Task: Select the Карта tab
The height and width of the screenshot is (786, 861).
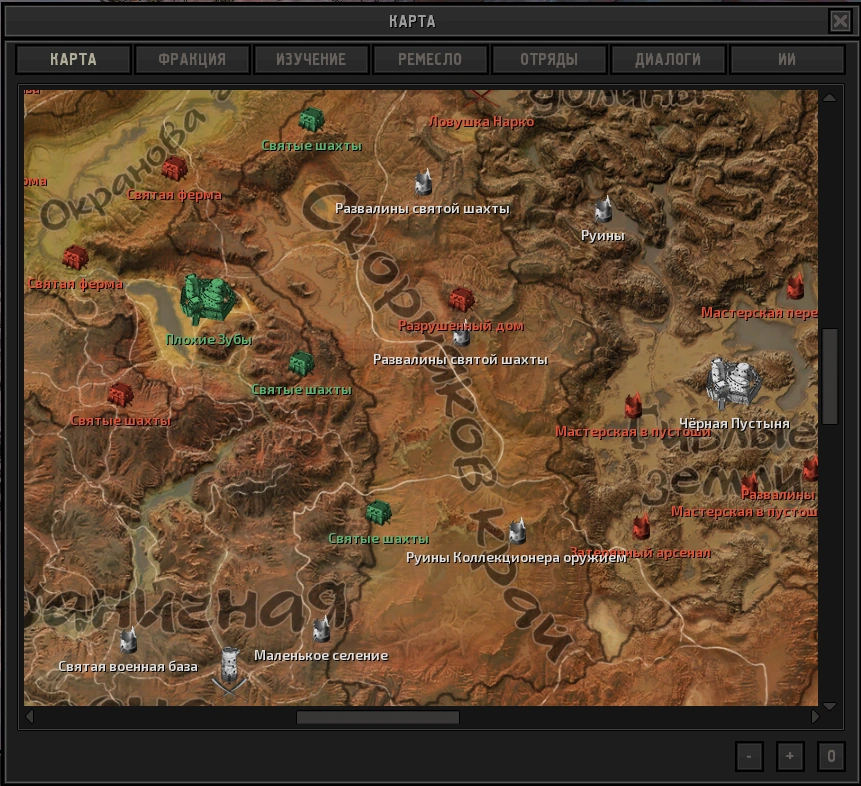Action: tap(74, 59)
